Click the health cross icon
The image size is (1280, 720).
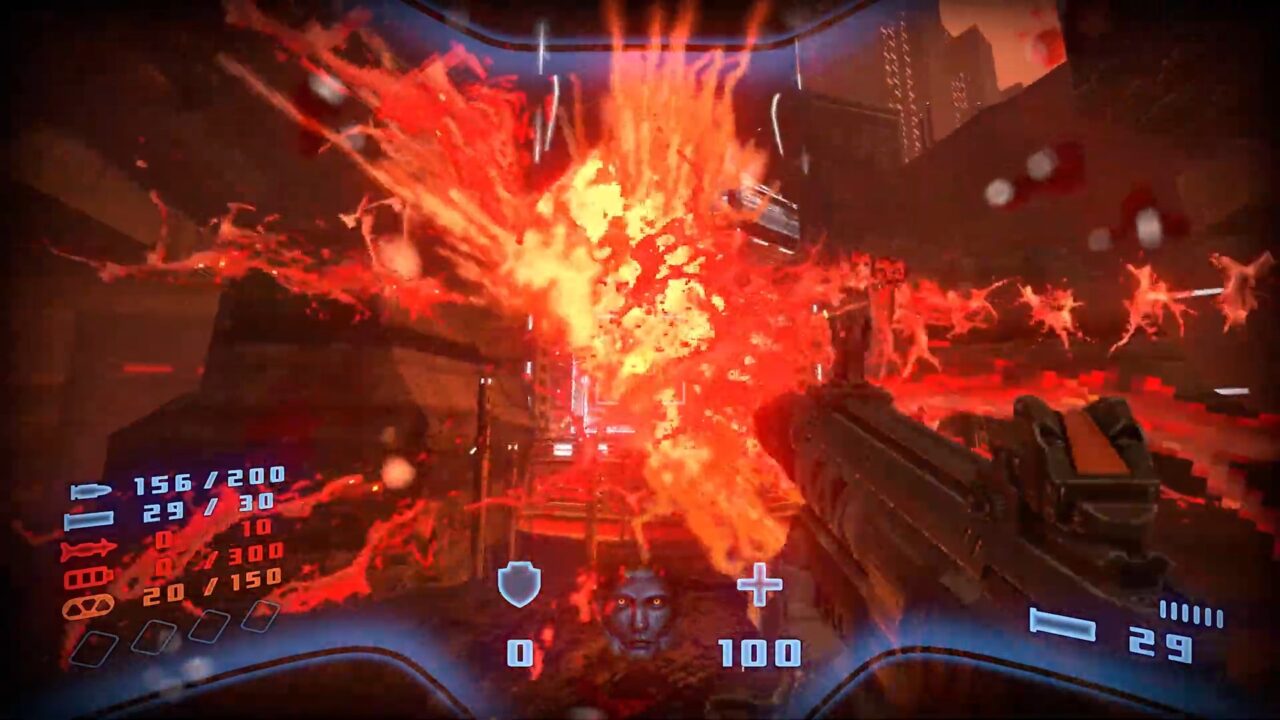pyautogui.click(x=759, y=584)
